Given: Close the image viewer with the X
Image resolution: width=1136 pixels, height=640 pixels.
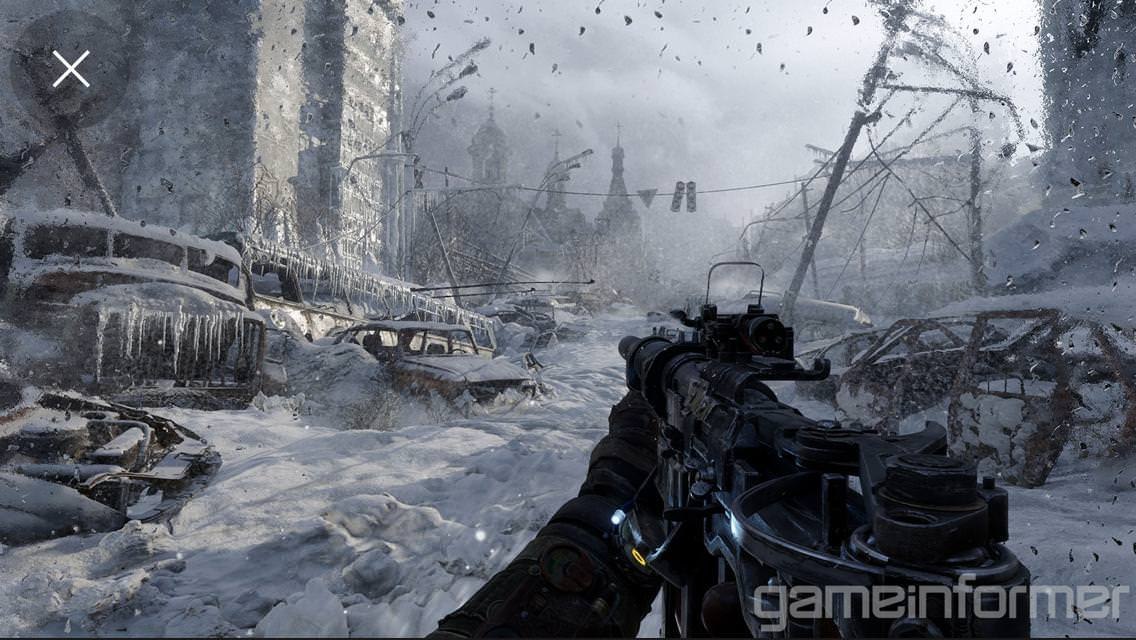Looking at the screenshot, I should tap(70, 69).
